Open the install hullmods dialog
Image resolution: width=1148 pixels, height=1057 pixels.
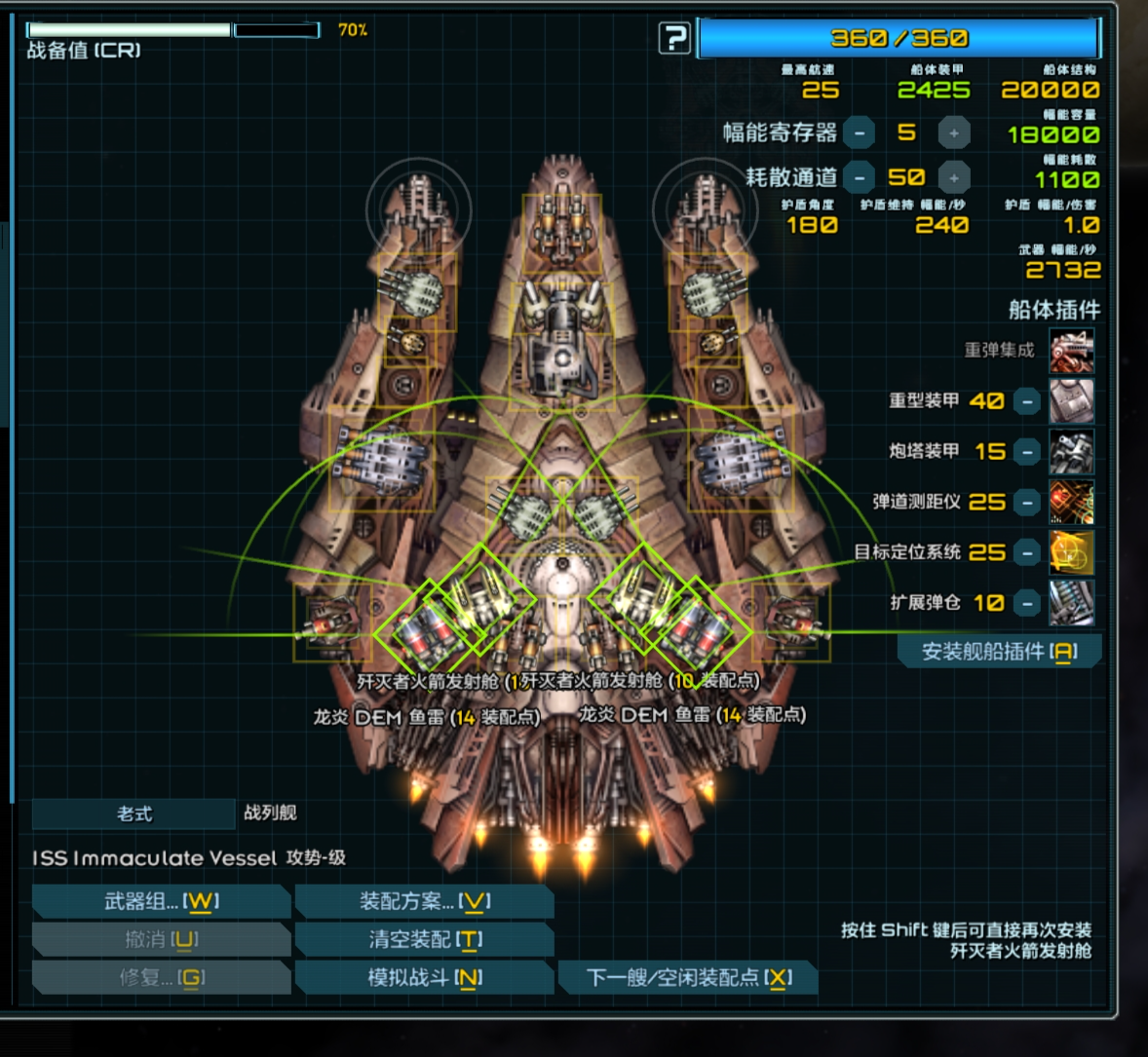point(999,652)
